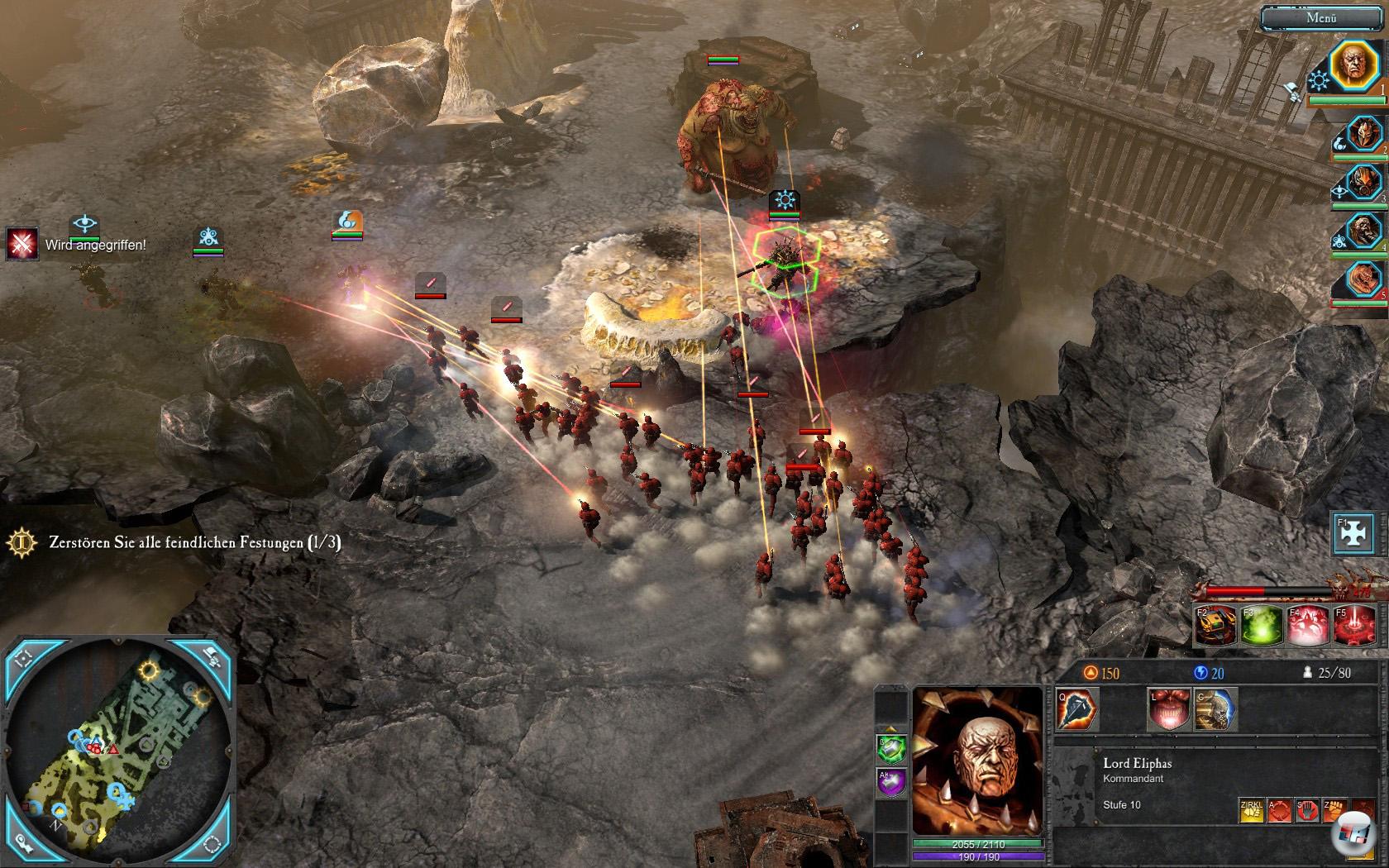
Task: Activate the F4 pink demon ability
Action: tap(1307, 626)
